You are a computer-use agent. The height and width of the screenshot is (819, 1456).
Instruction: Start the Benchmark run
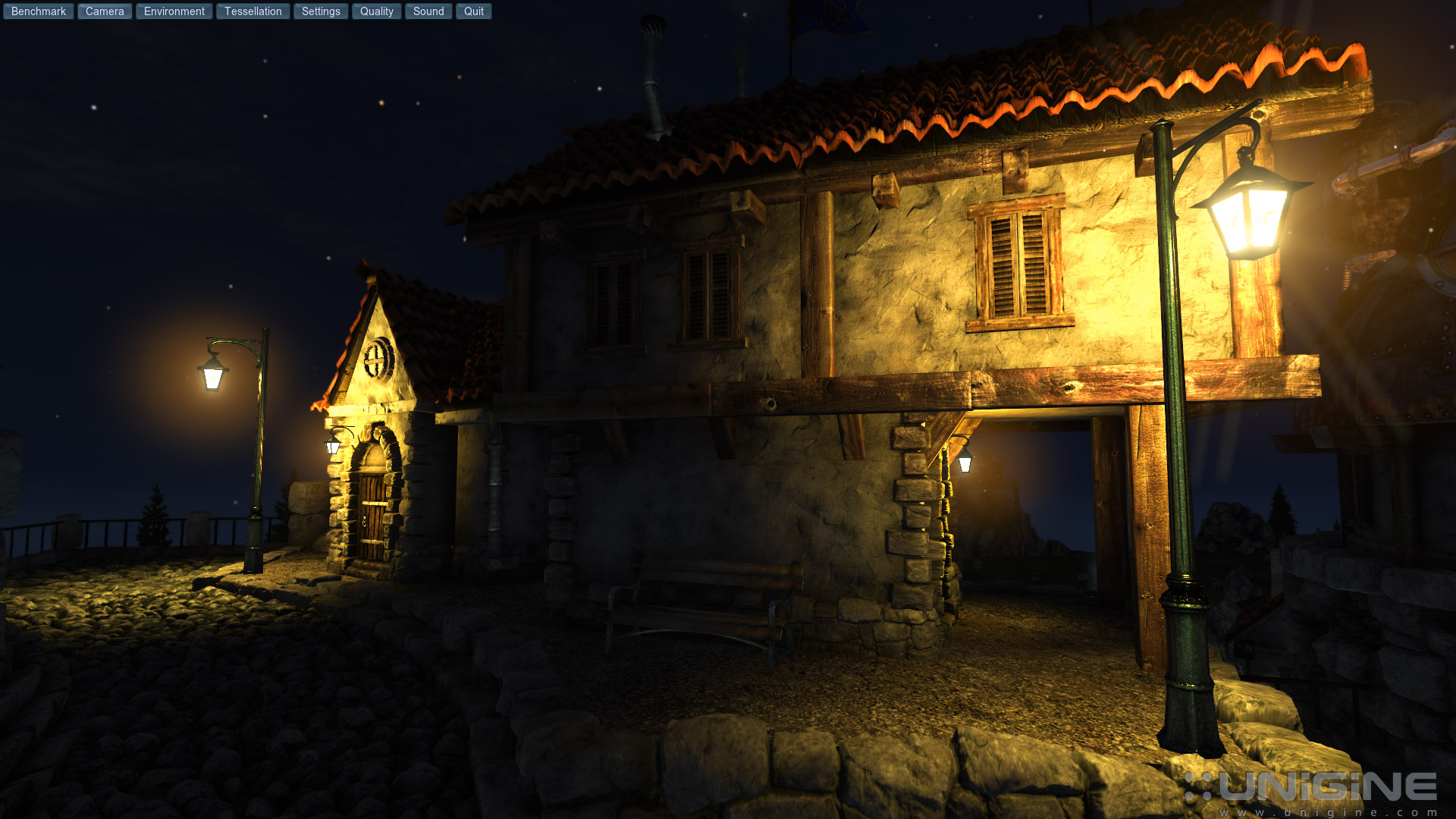click(x=38, y=11)
